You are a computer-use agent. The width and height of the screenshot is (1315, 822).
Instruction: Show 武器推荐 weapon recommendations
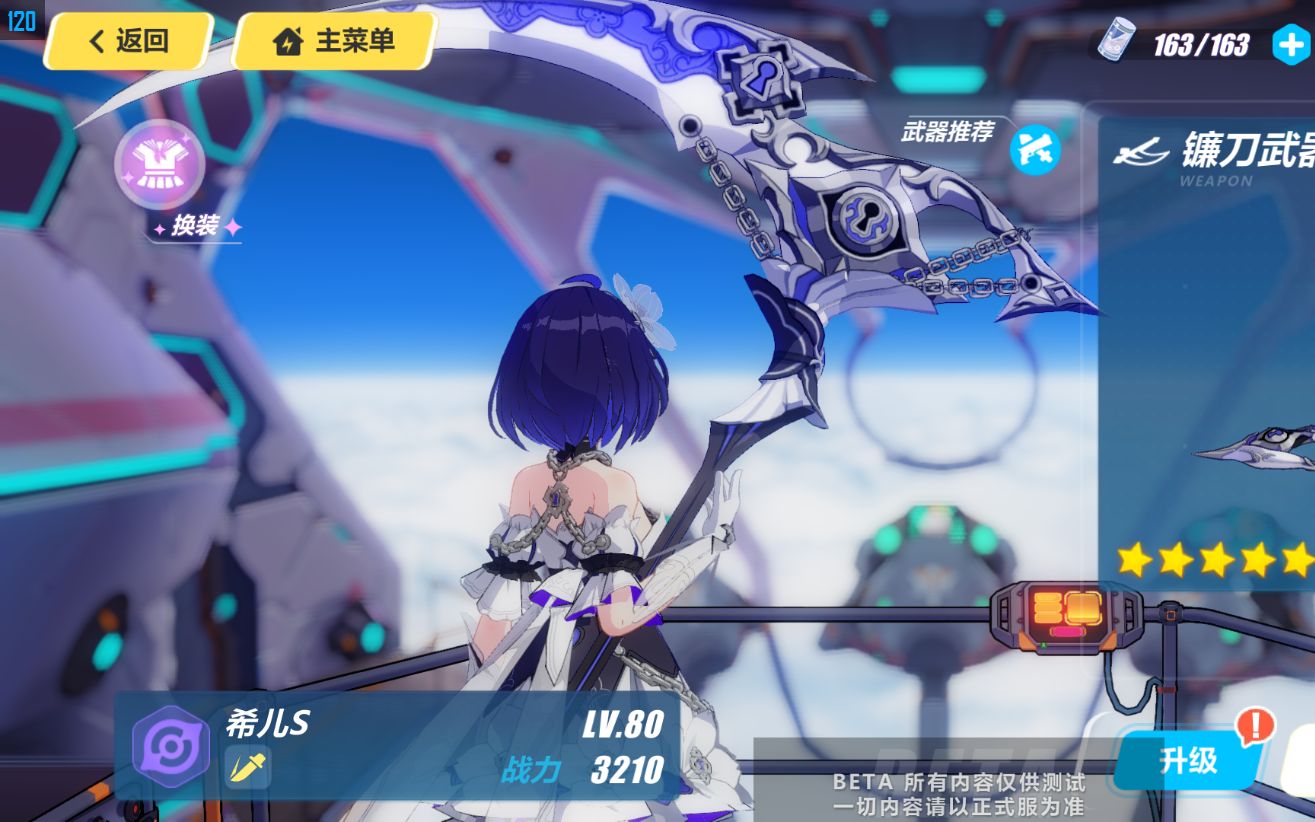pyautogui.click(x=1034, y=150)
